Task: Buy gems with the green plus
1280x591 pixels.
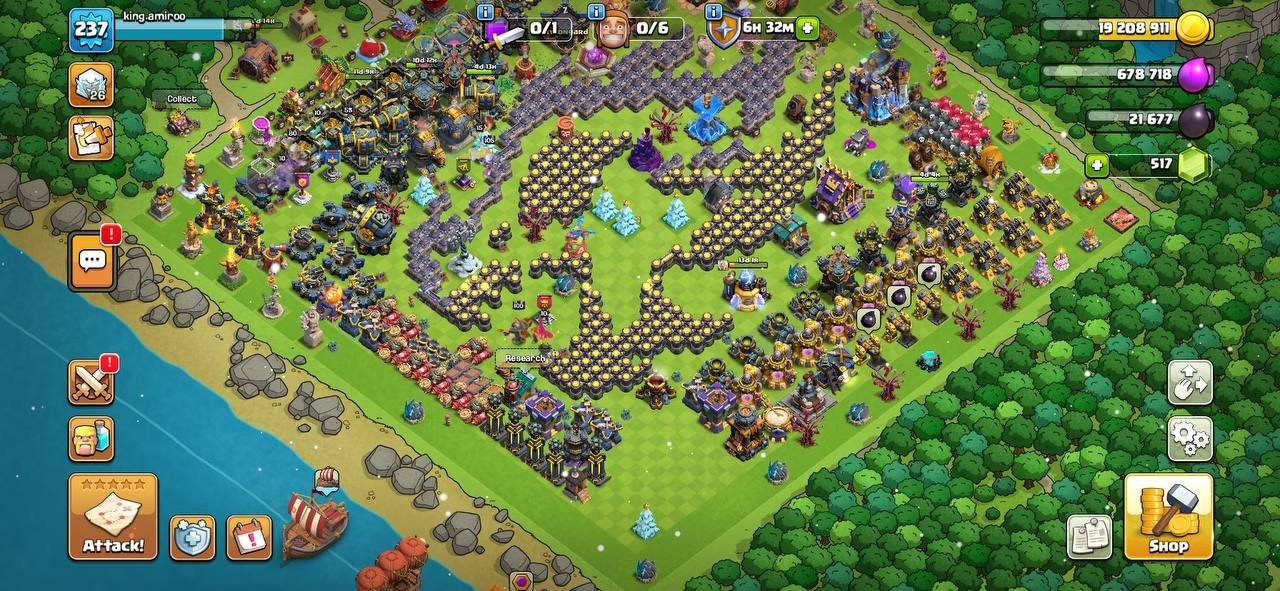Action: (x=1097, y=165)
